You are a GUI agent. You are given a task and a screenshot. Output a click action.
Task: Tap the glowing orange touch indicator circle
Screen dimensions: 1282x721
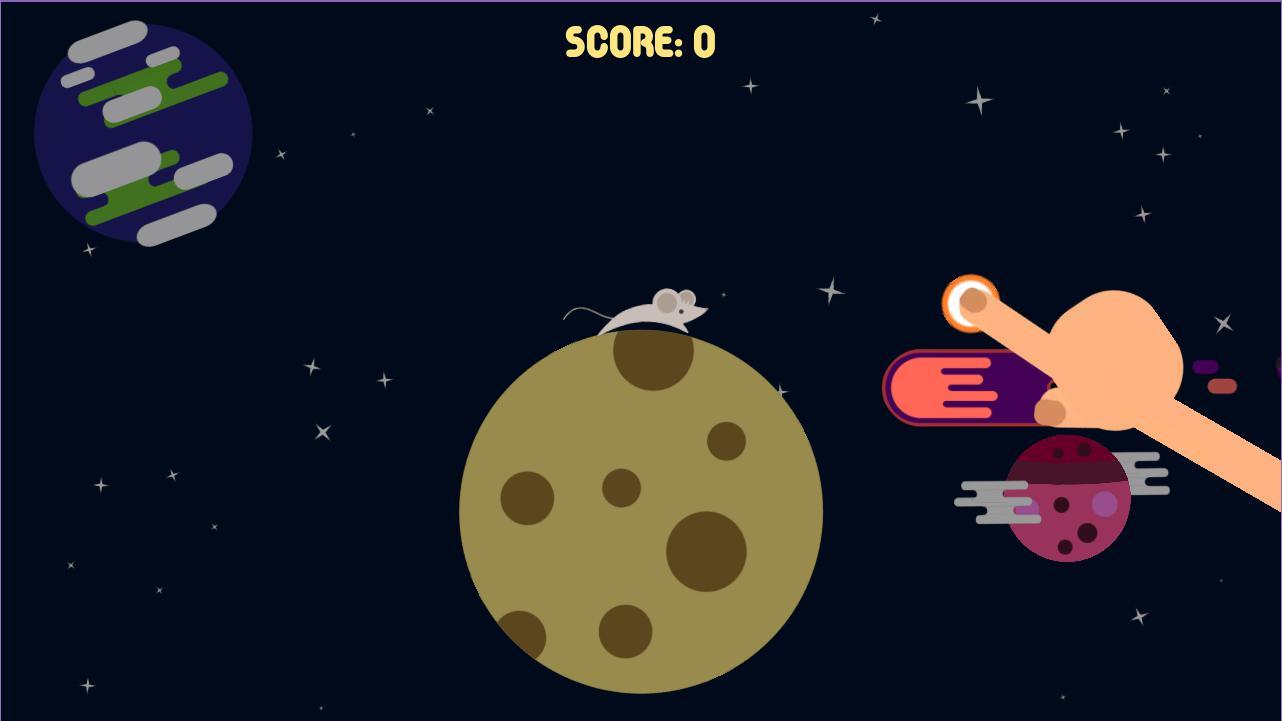(971, 300)
